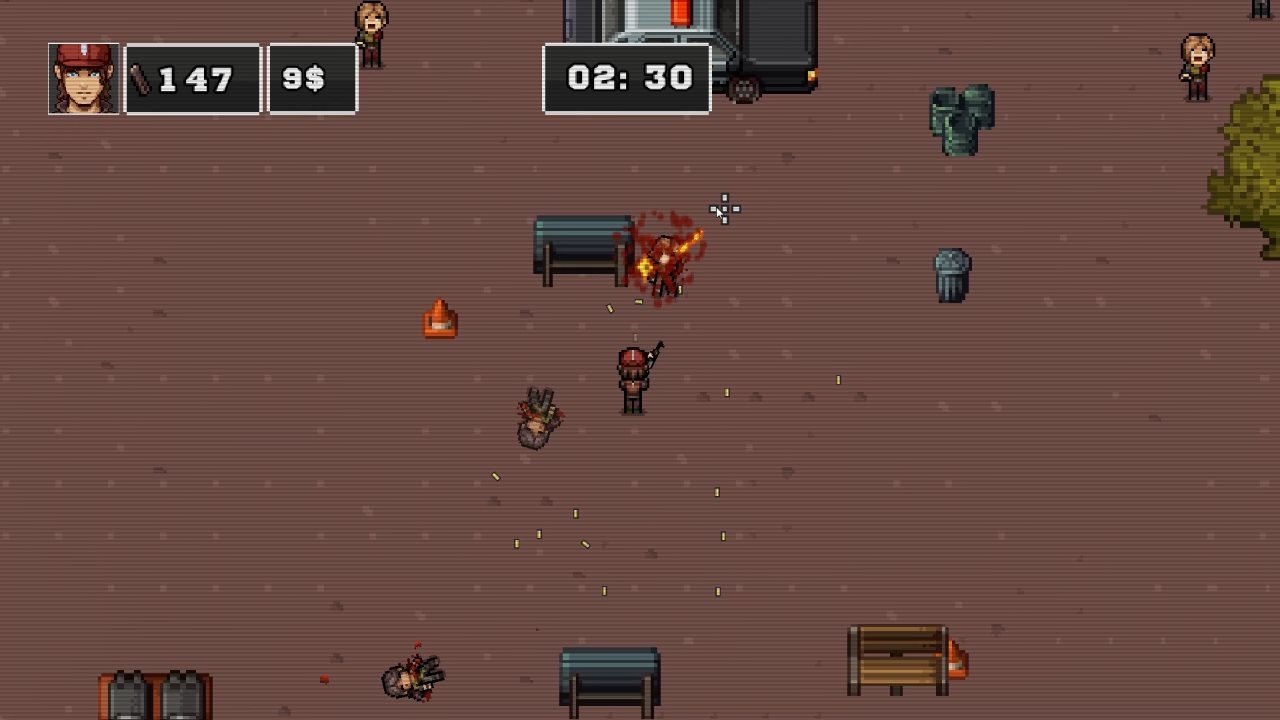This screenshot has height=720, width=1280.
Task: Click the enemy with the red cap below center
Action: point(631,380)
